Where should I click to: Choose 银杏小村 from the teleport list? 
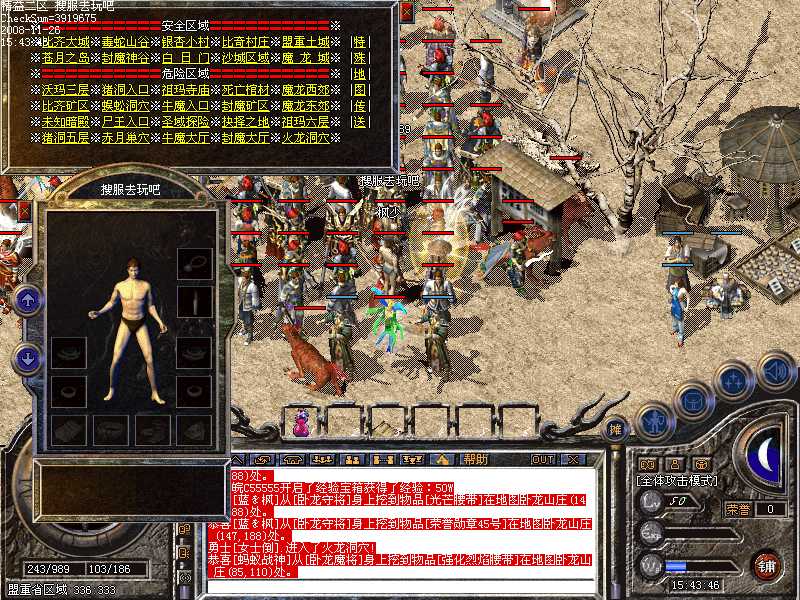185,43
